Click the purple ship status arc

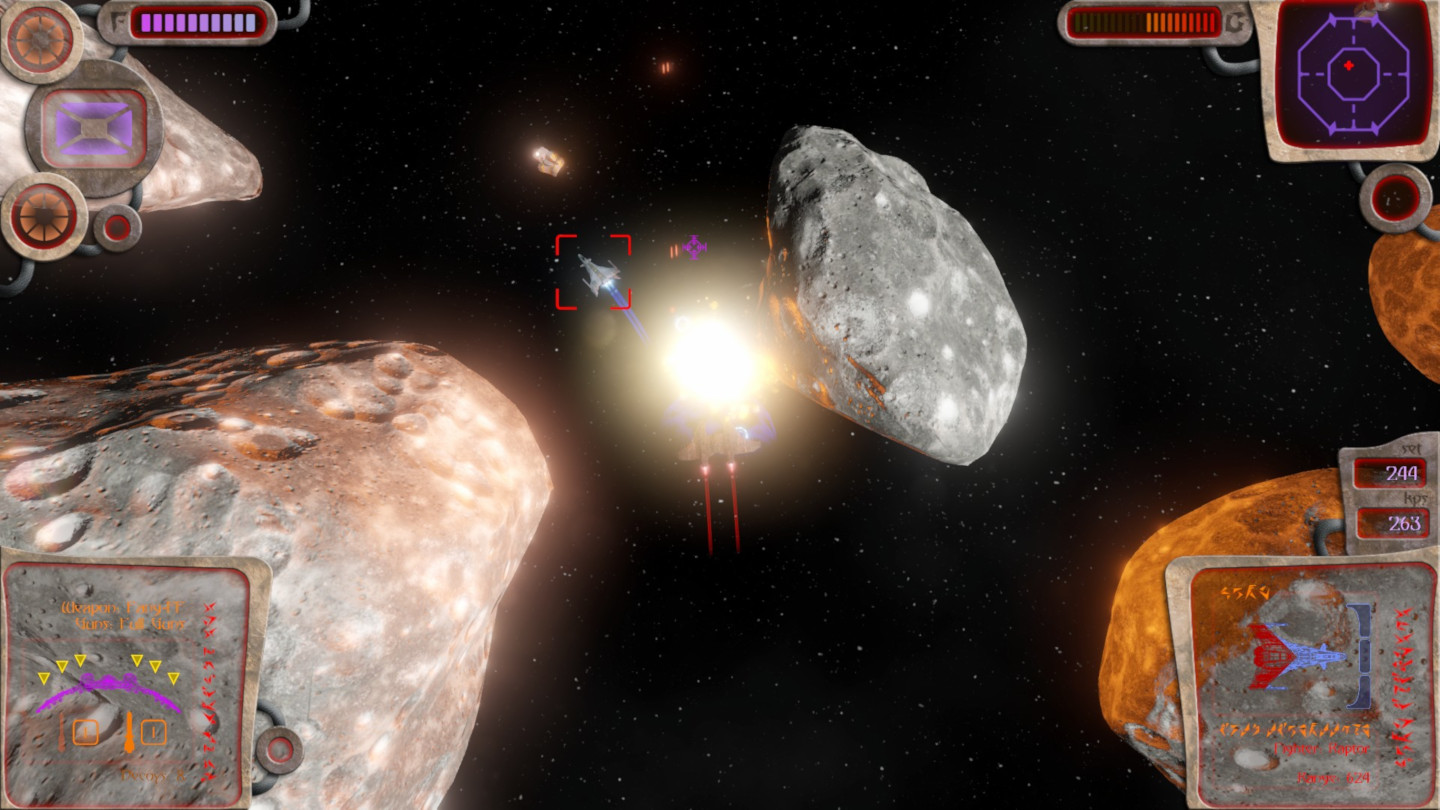pyautogui.click(x=108, y=691)
